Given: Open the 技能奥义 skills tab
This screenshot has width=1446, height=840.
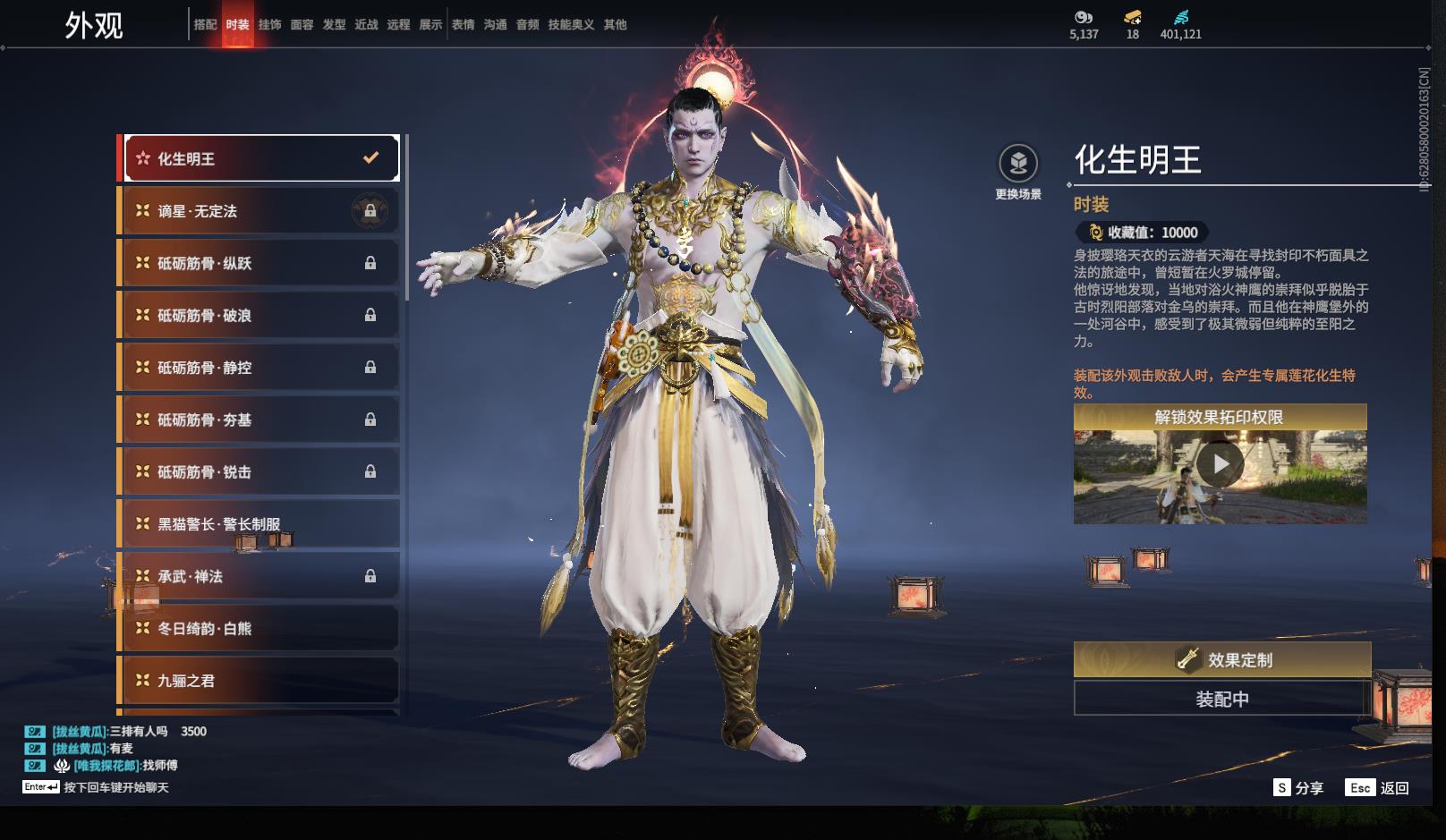Looking at the screenshot, I should click(x=571, y=25).
